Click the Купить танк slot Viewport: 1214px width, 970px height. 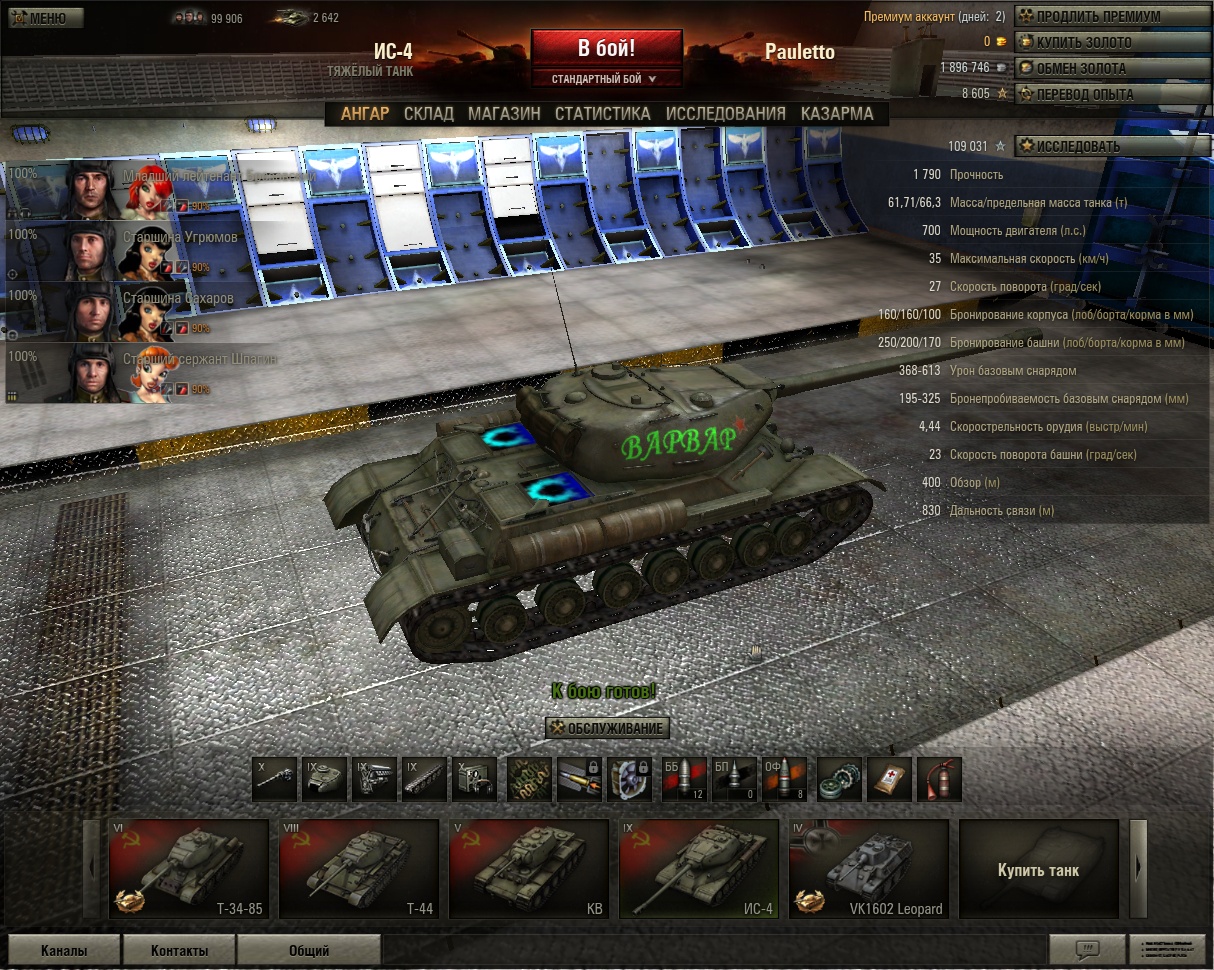click(x=1038, y=868)
